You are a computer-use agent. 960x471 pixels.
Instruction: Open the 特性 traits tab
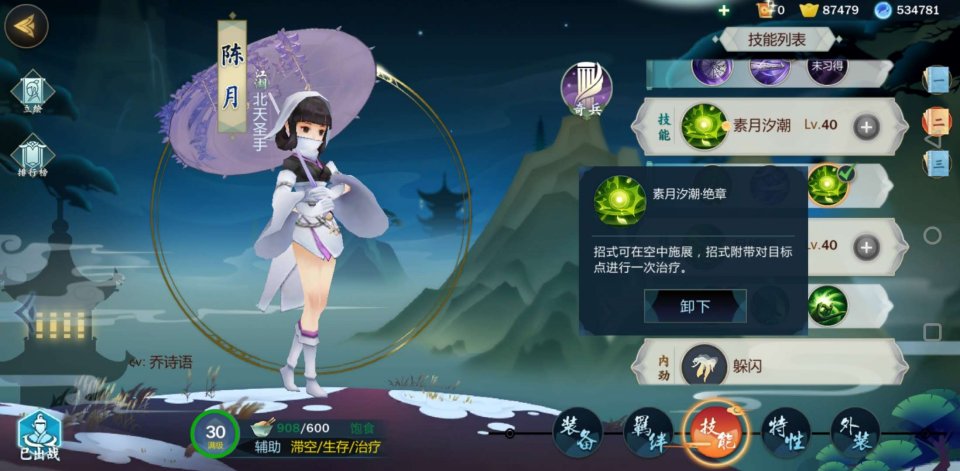(x=786, y=433)
